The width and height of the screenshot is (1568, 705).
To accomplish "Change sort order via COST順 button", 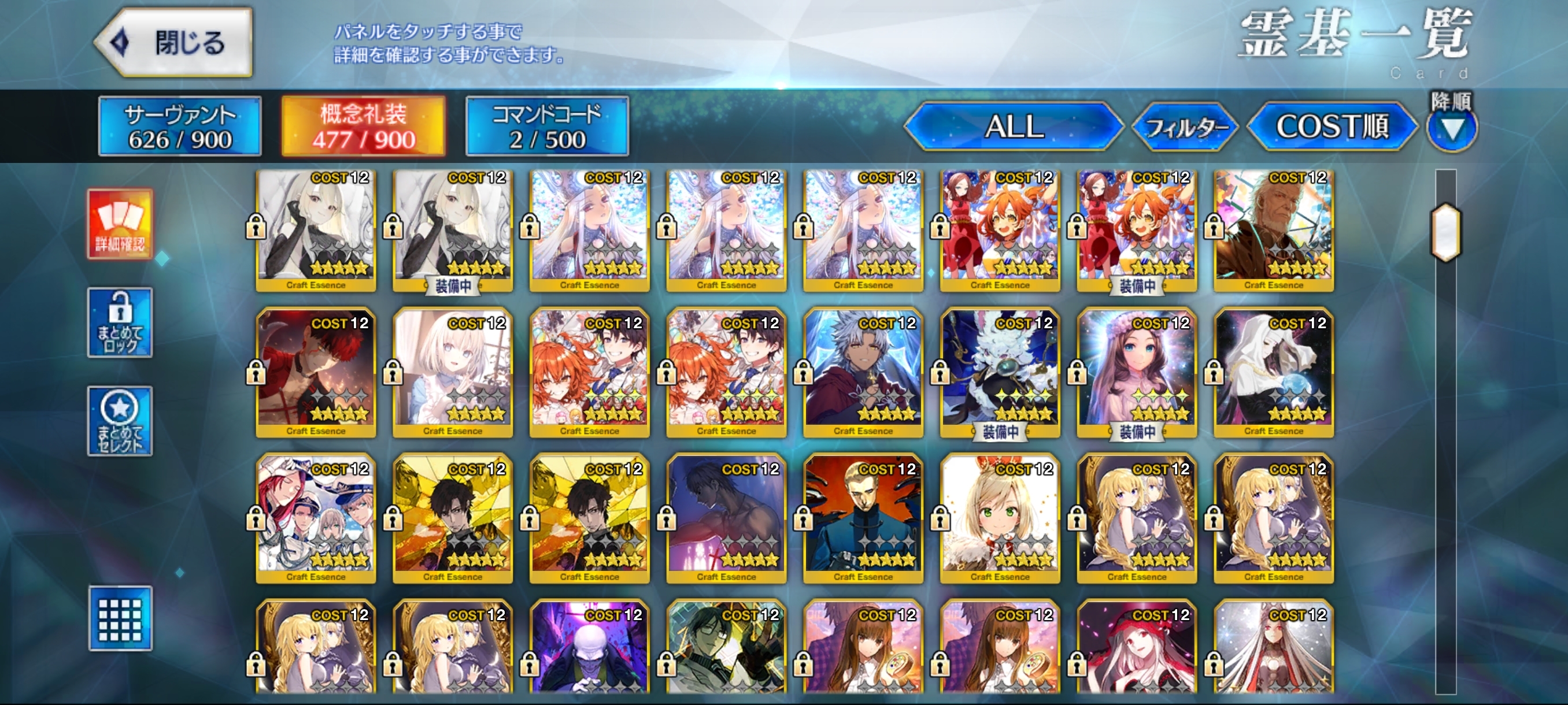I will 1332,127.
